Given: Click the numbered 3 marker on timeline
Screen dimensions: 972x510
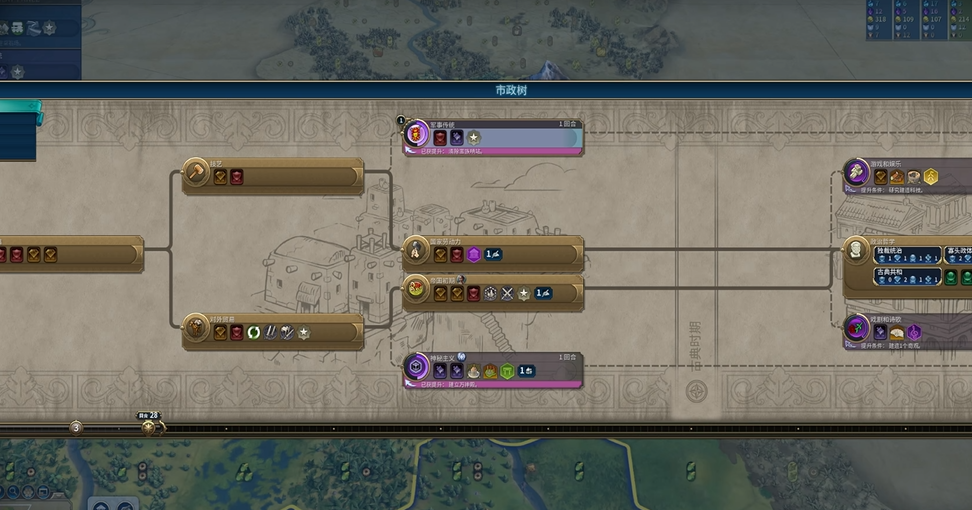Looking at the screenshot, I should [x=76, y=427].
